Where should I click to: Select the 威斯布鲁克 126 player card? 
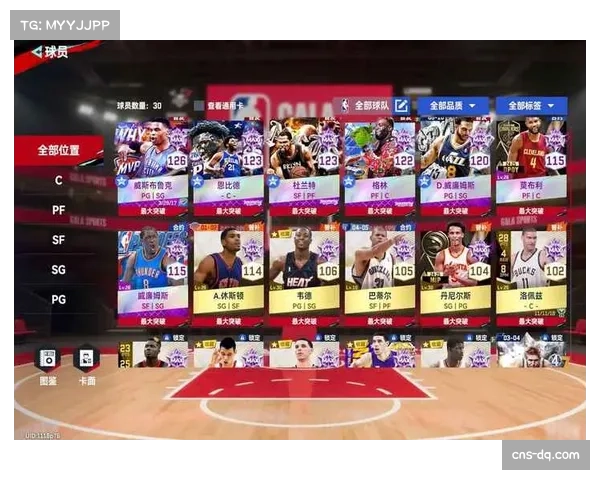click(x=153, y=163)
